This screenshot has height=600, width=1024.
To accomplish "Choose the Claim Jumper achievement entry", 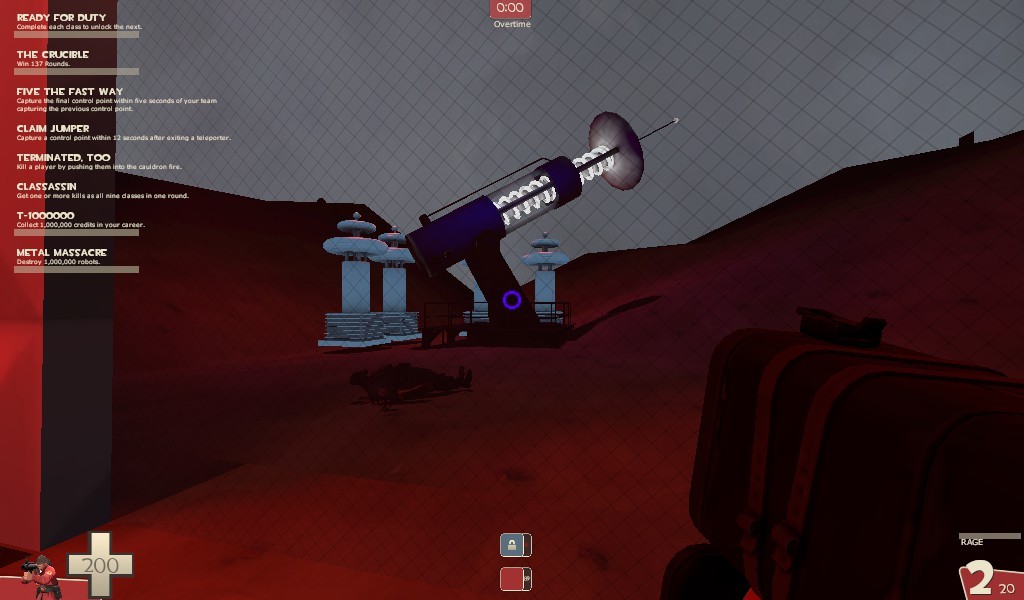I will pos(53,129).
